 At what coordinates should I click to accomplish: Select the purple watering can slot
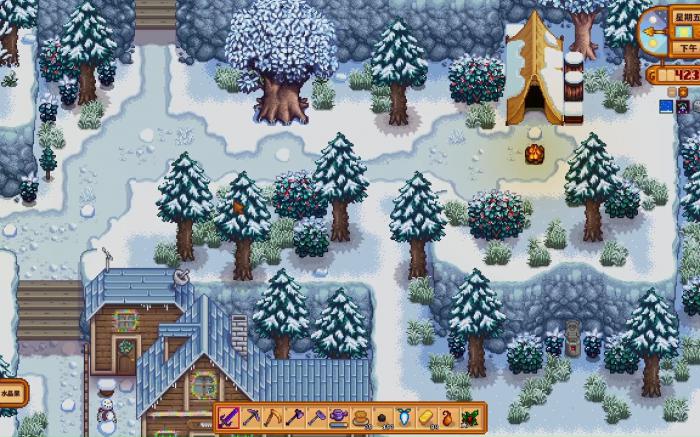click(339, 416)
